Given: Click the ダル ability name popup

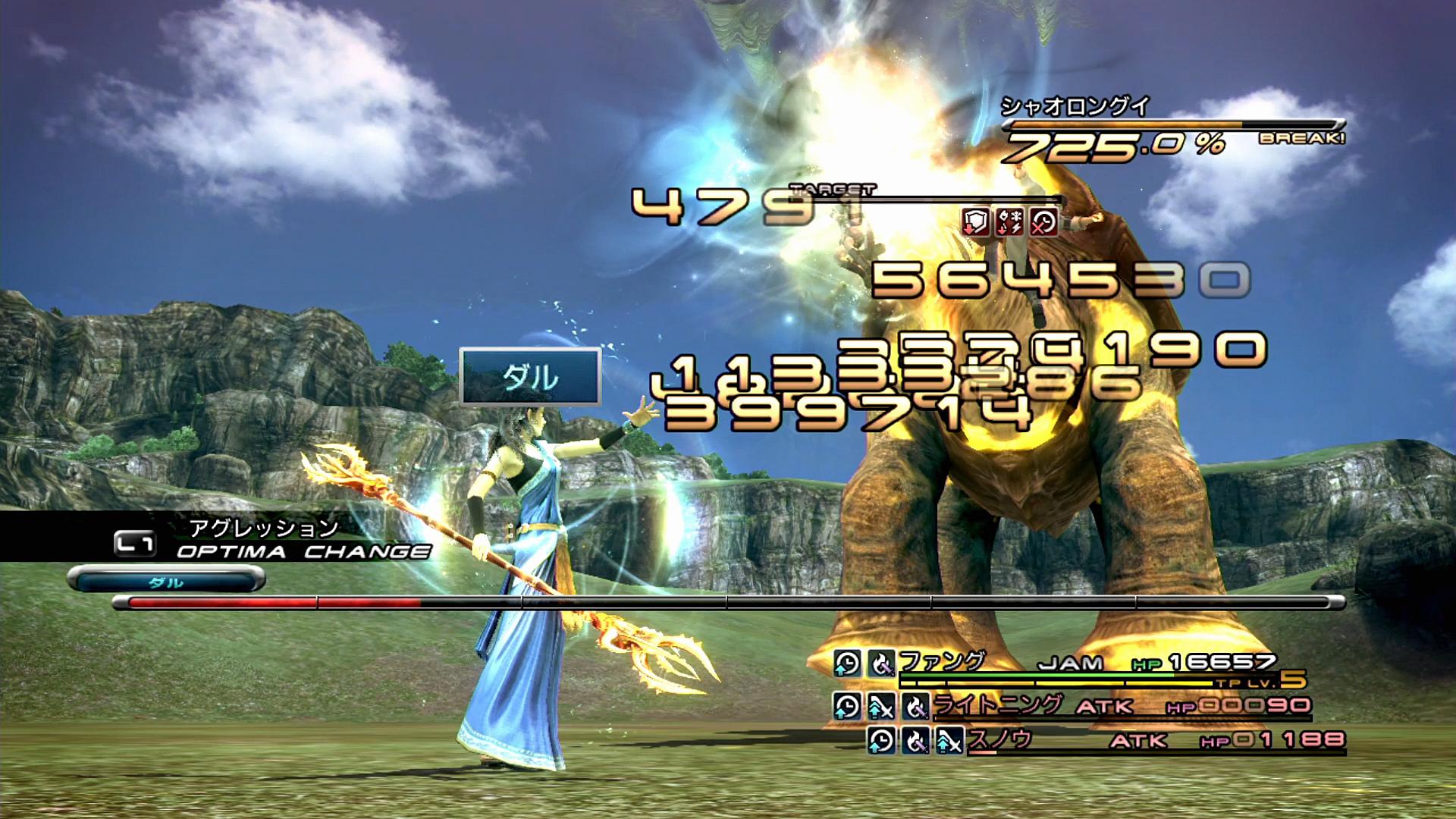Looking at the screenshot, I should [x=530, y=377].
